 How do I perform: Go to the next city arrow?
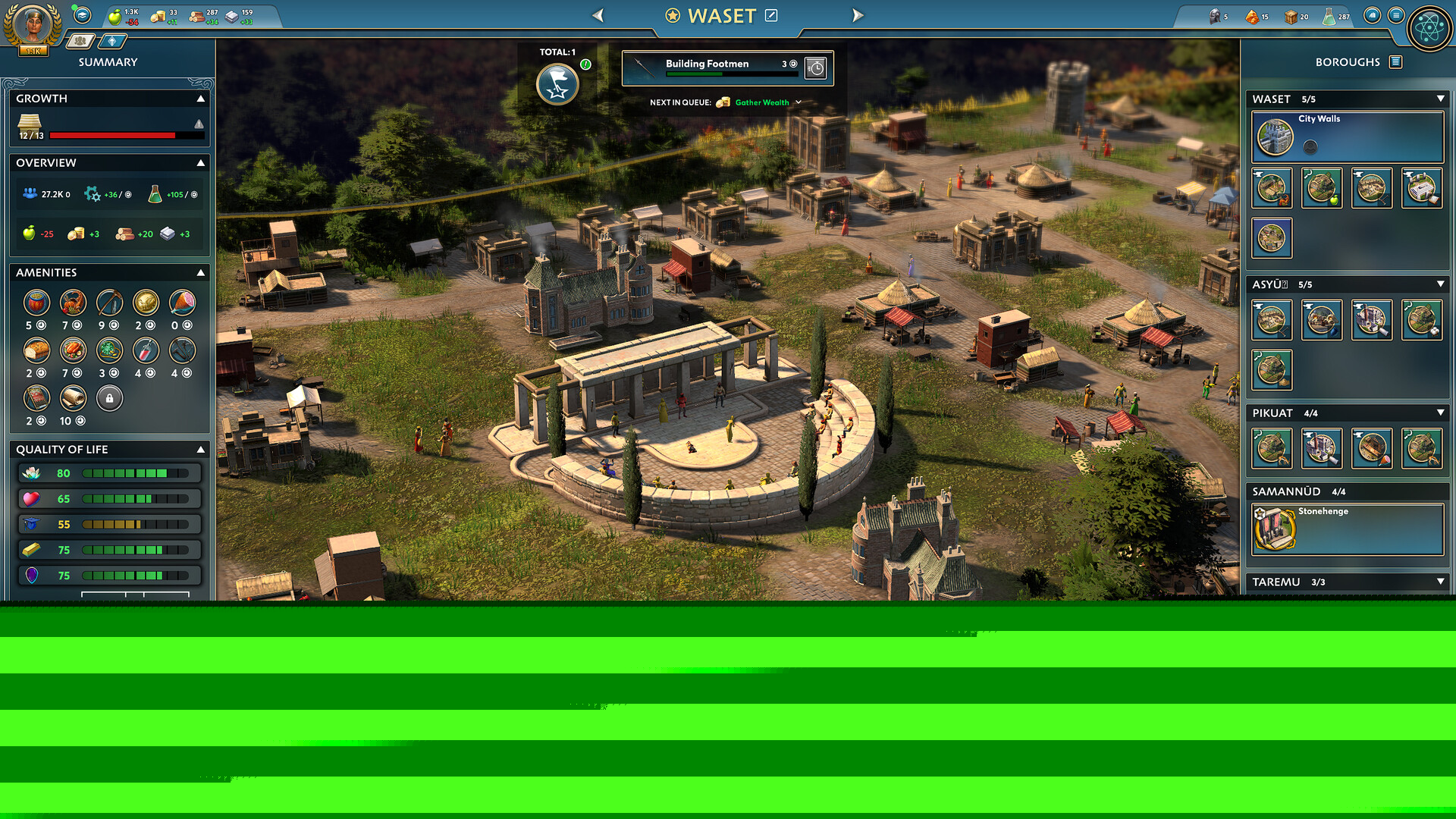[858, 15]
